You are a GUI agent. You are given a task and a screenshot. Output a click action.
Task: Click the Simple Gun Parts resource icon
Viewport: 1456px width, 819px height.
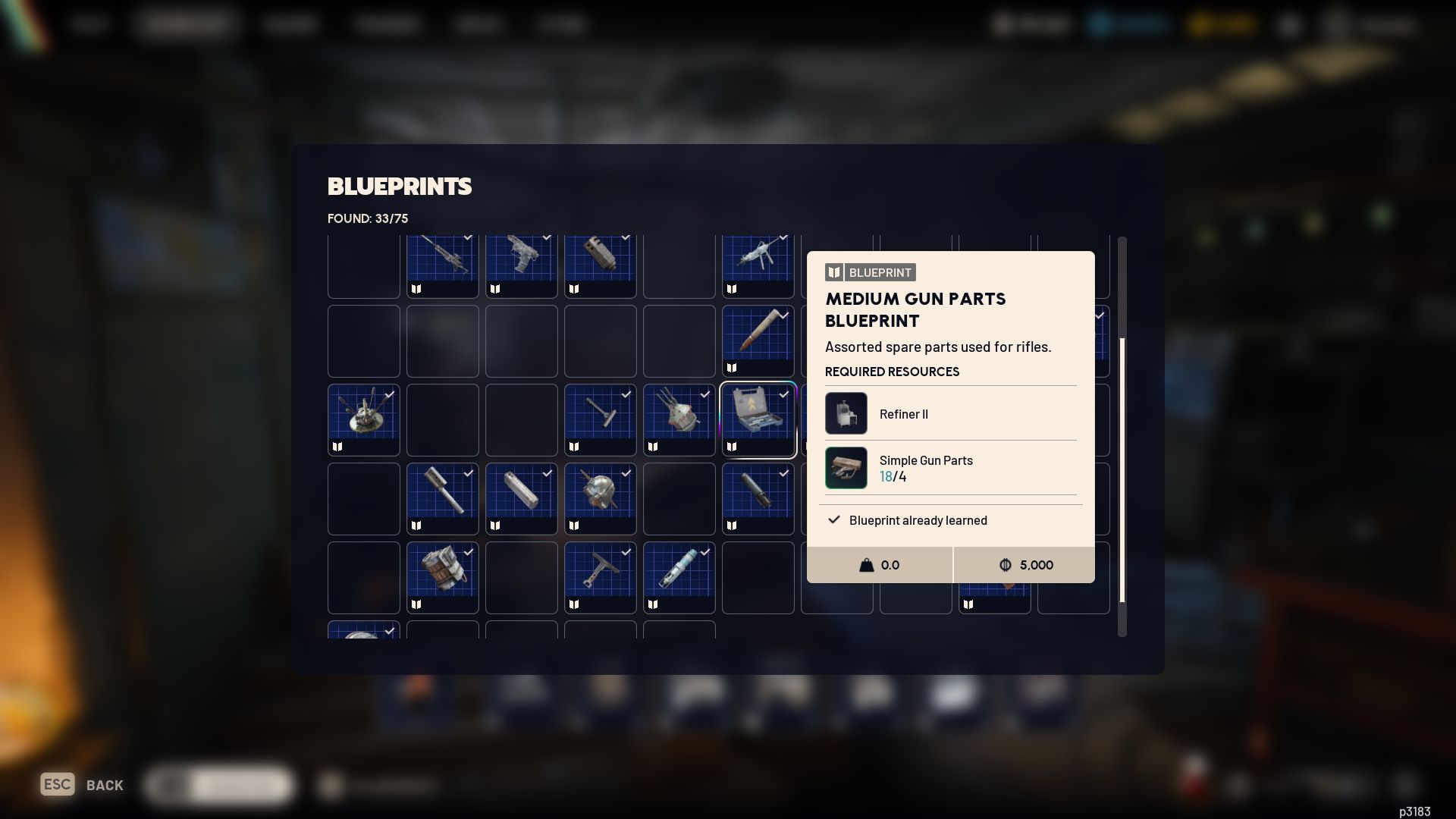(x=846, y=468)
